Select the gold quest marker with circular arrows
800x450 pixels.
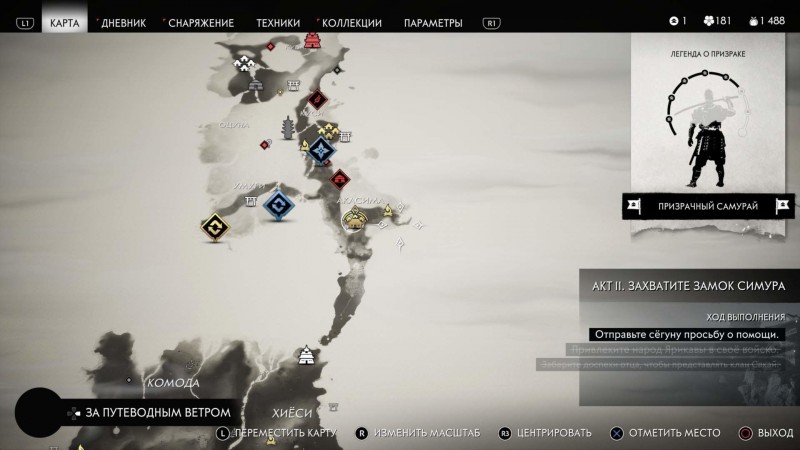coord(215,229)
